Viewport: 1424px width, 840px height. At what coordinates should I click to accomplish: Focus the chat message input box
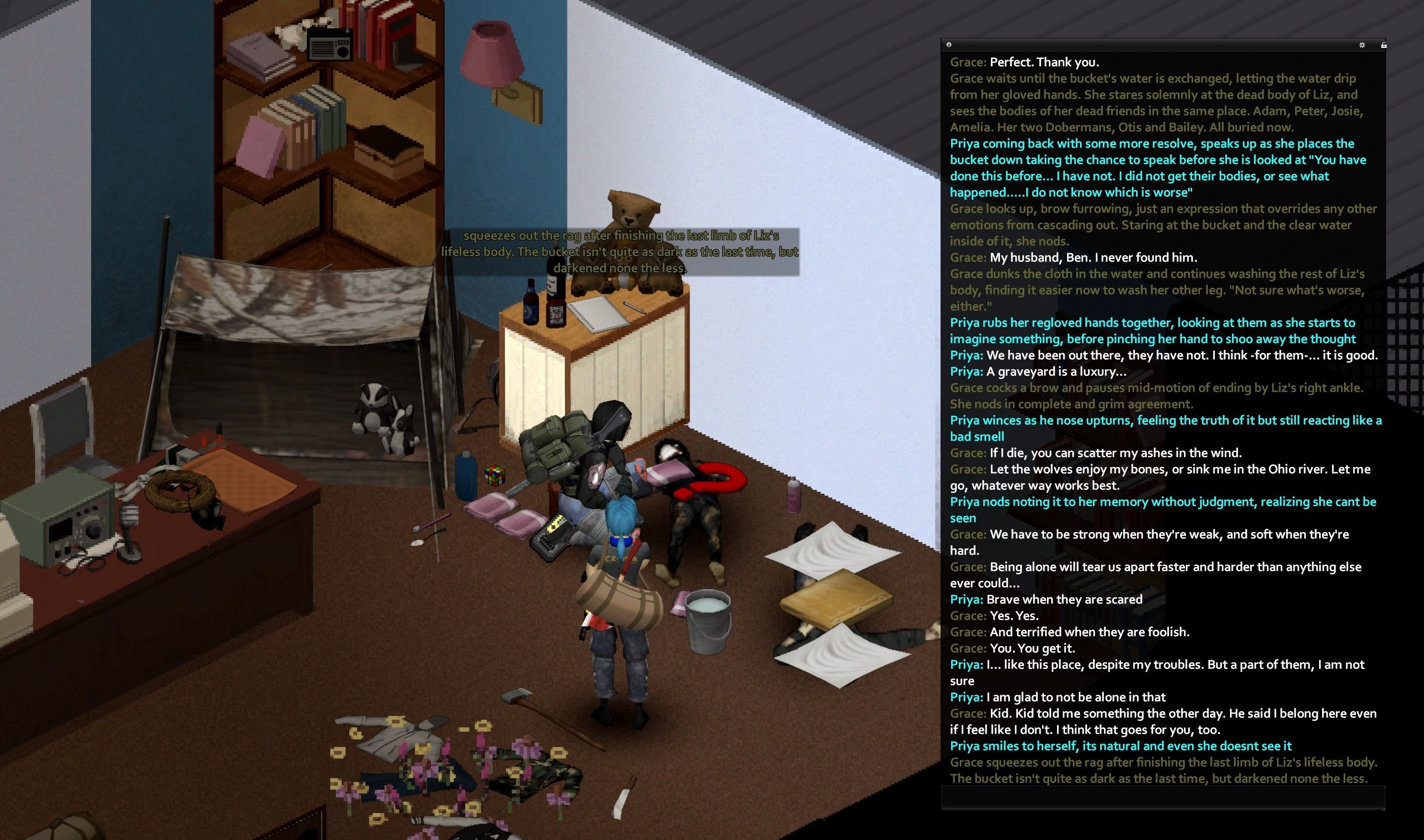coord(1162,796)
